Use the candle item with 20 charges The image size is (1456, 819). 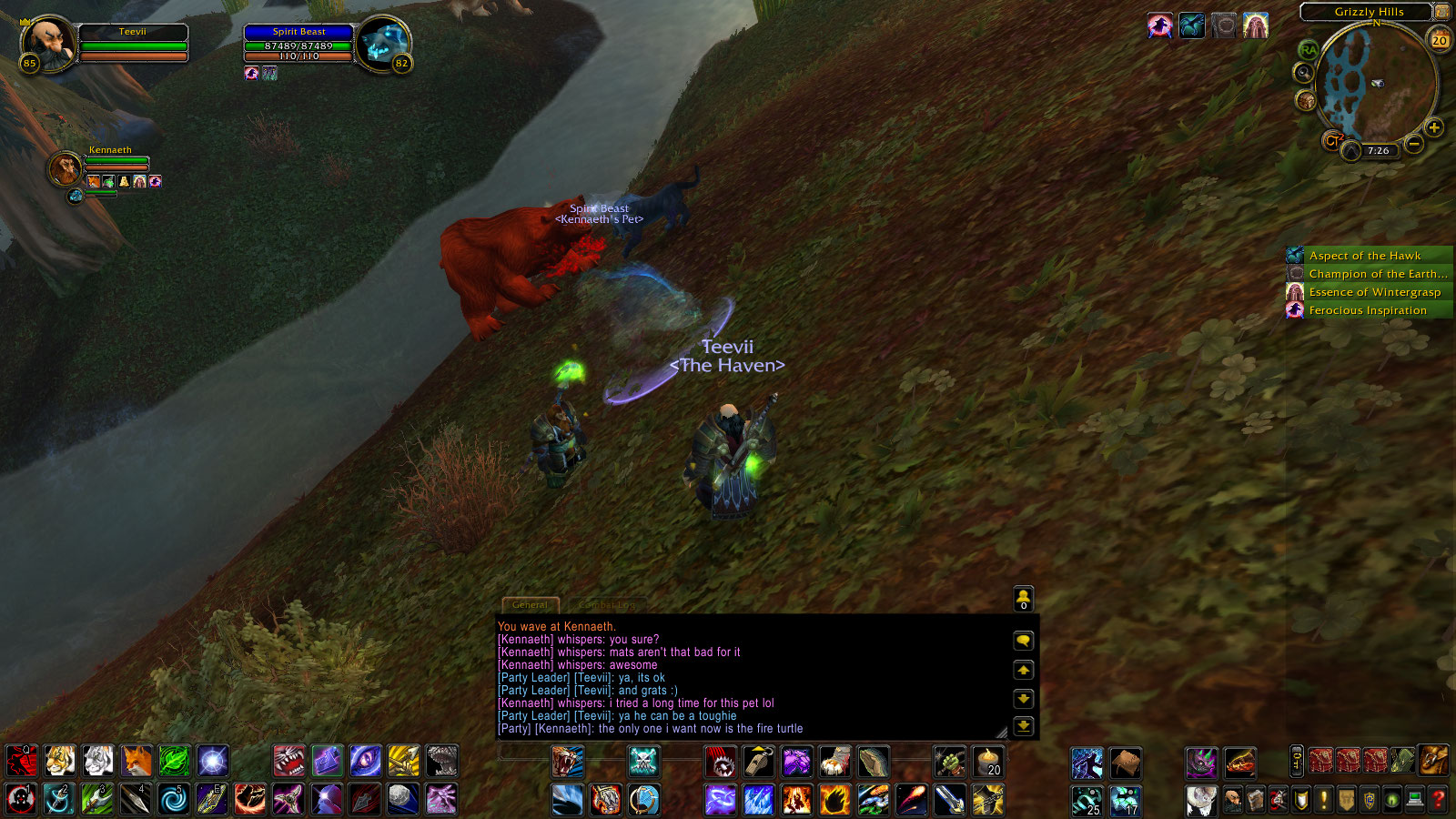tap(988, 762)
